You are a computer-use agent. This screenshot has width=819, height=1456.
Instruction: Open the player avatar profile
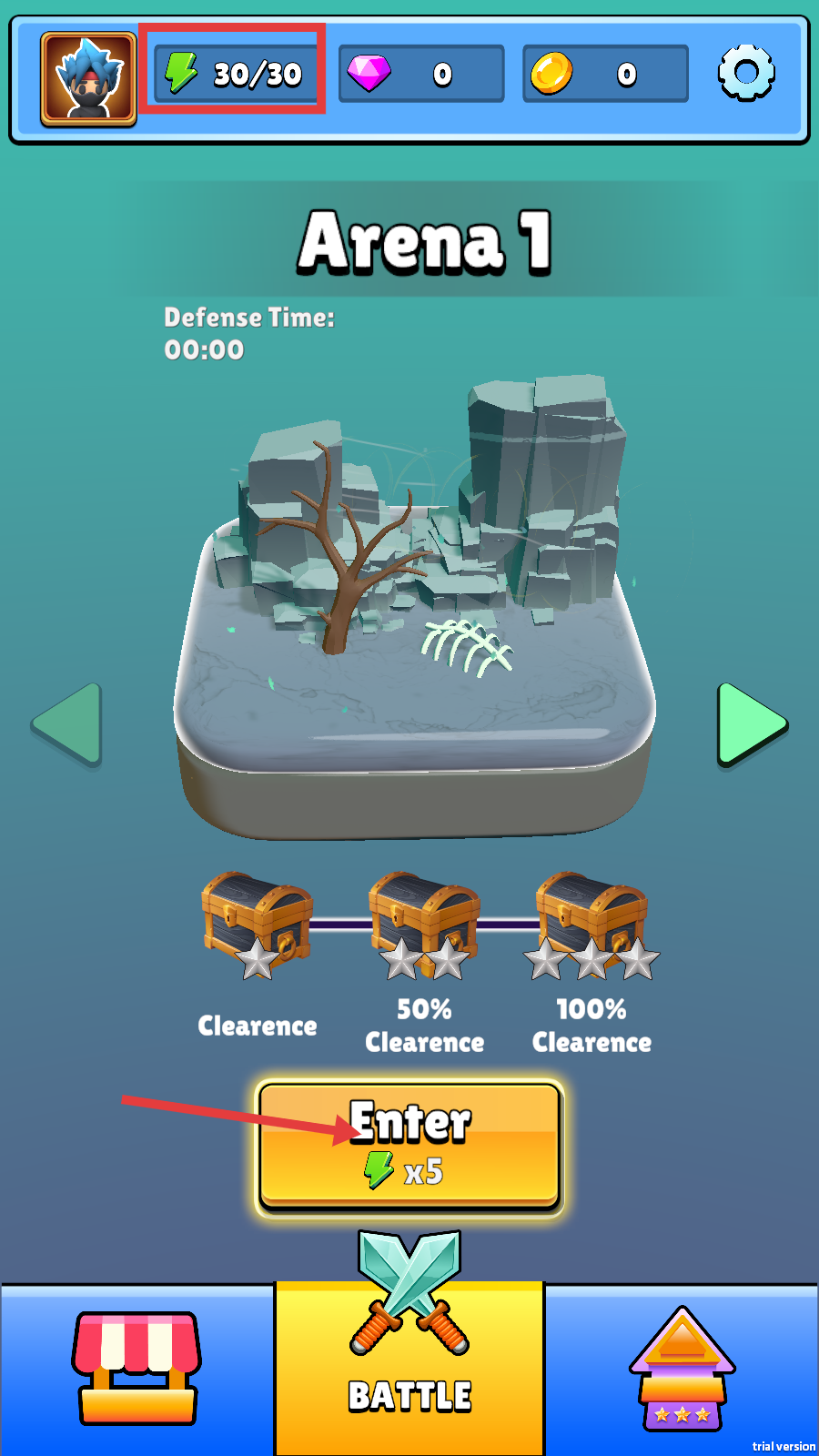coord(88,78)
